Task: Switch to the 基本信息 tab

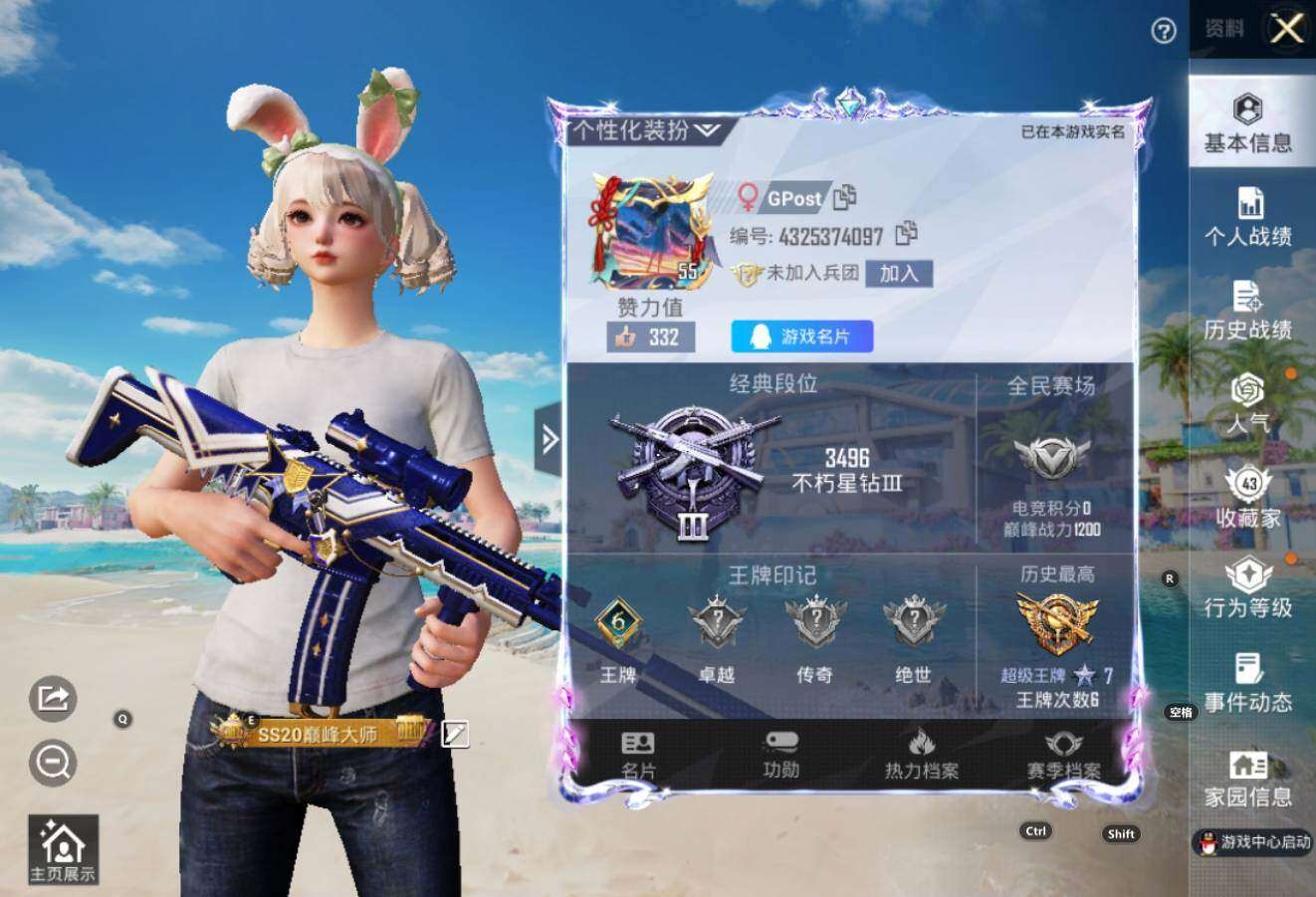Action: coord(1247,123)
